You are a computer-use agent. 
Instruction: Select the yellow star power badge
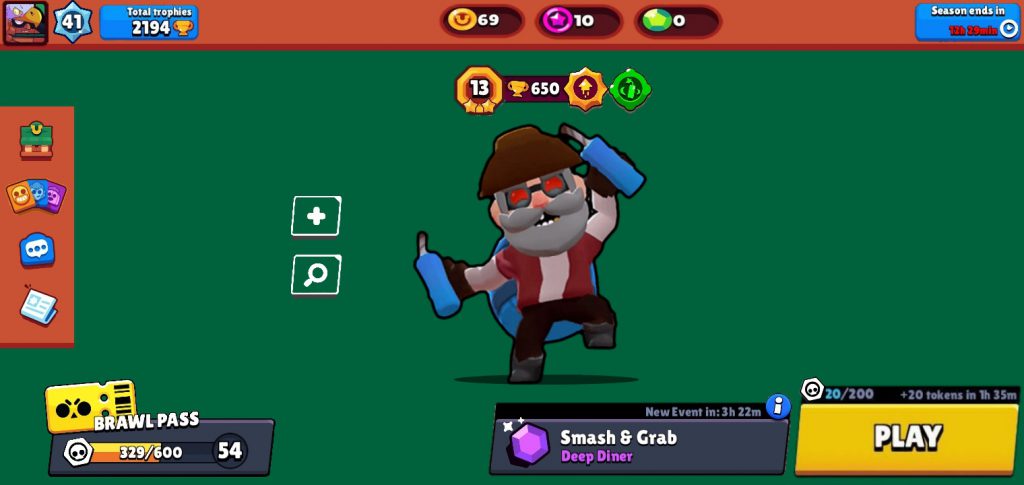pos(584,89)
